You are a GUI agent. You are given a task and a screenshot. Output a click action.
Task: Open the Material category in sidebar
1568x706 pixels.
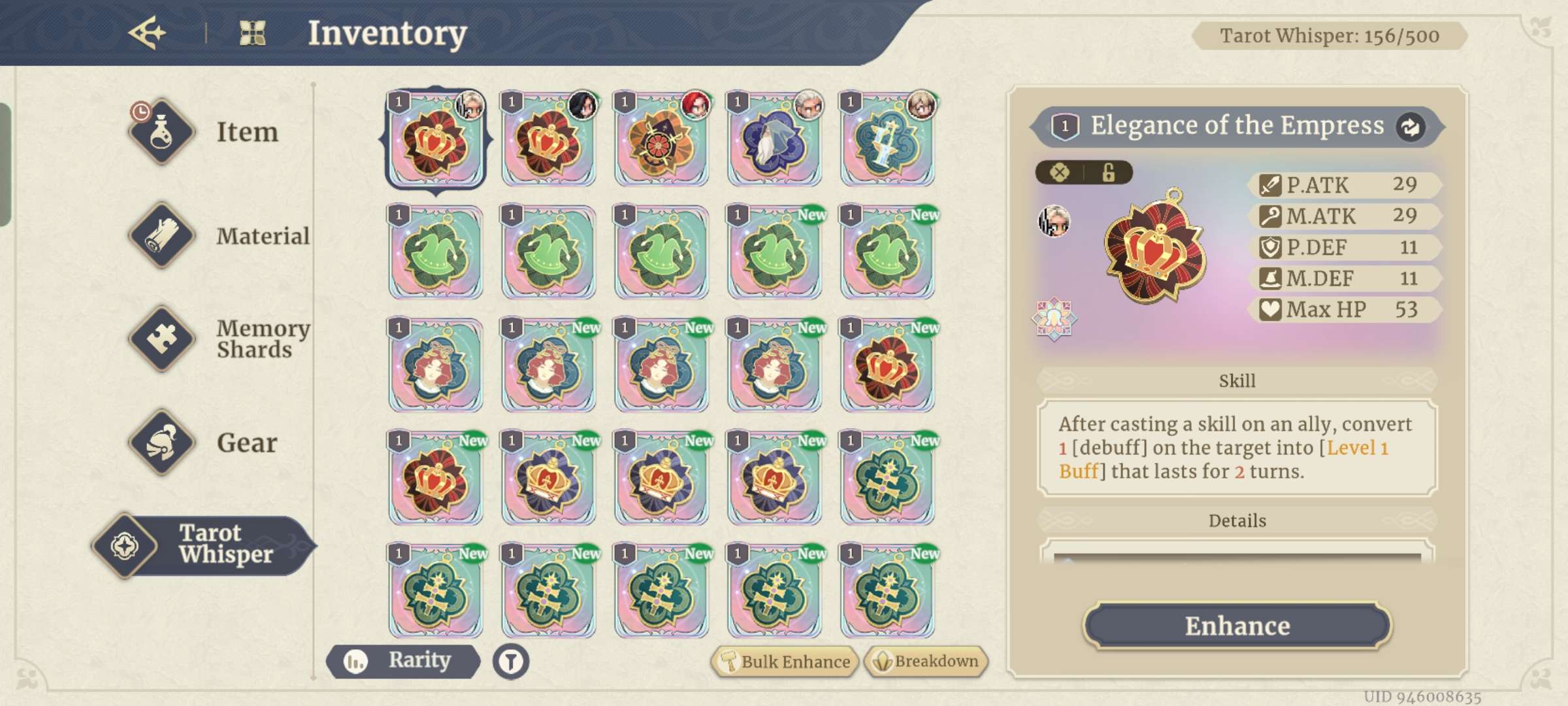tap(161, 236)
